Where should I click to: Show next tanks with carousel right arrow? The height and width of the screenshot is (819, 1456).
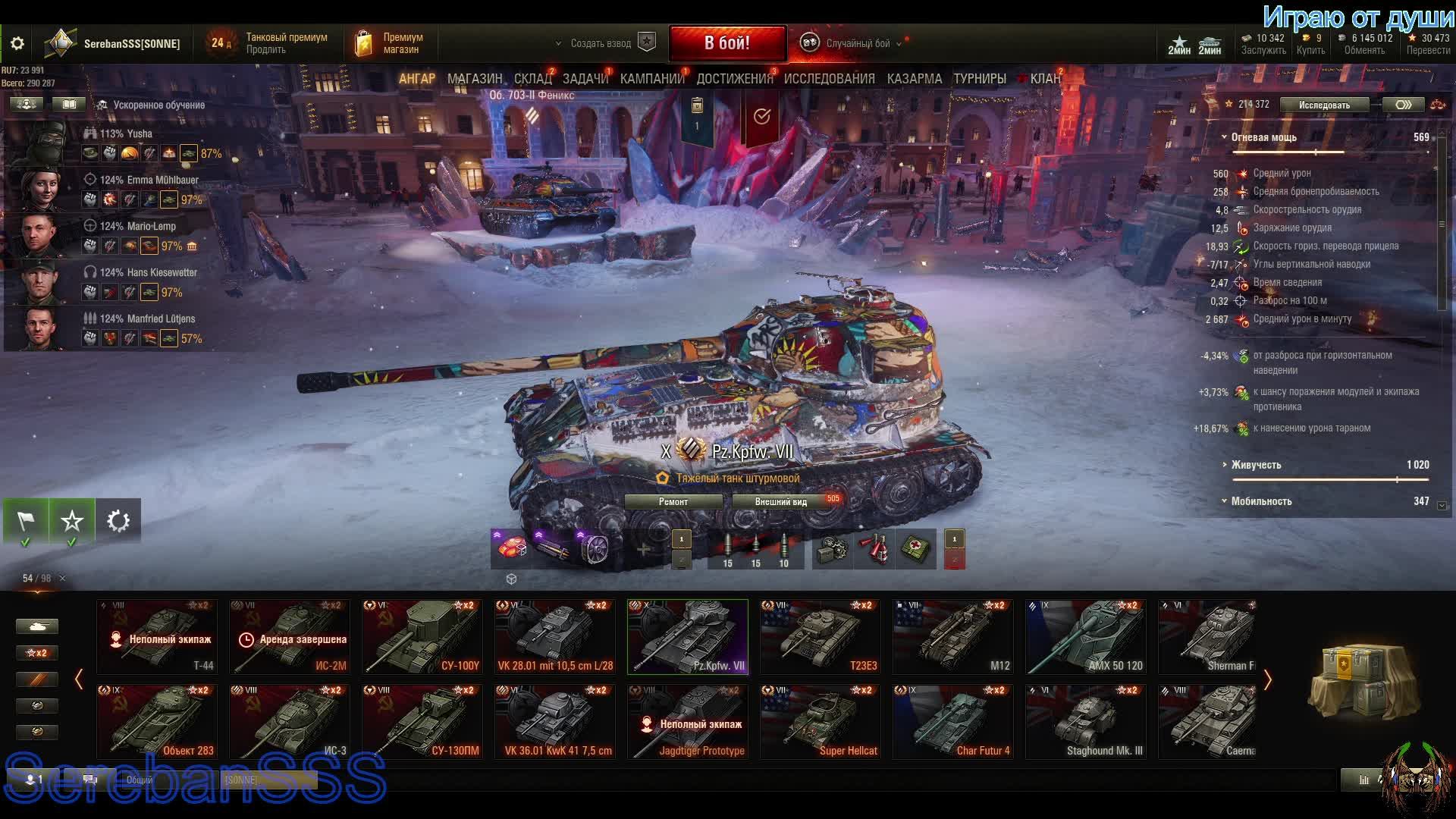[1267, 679]
